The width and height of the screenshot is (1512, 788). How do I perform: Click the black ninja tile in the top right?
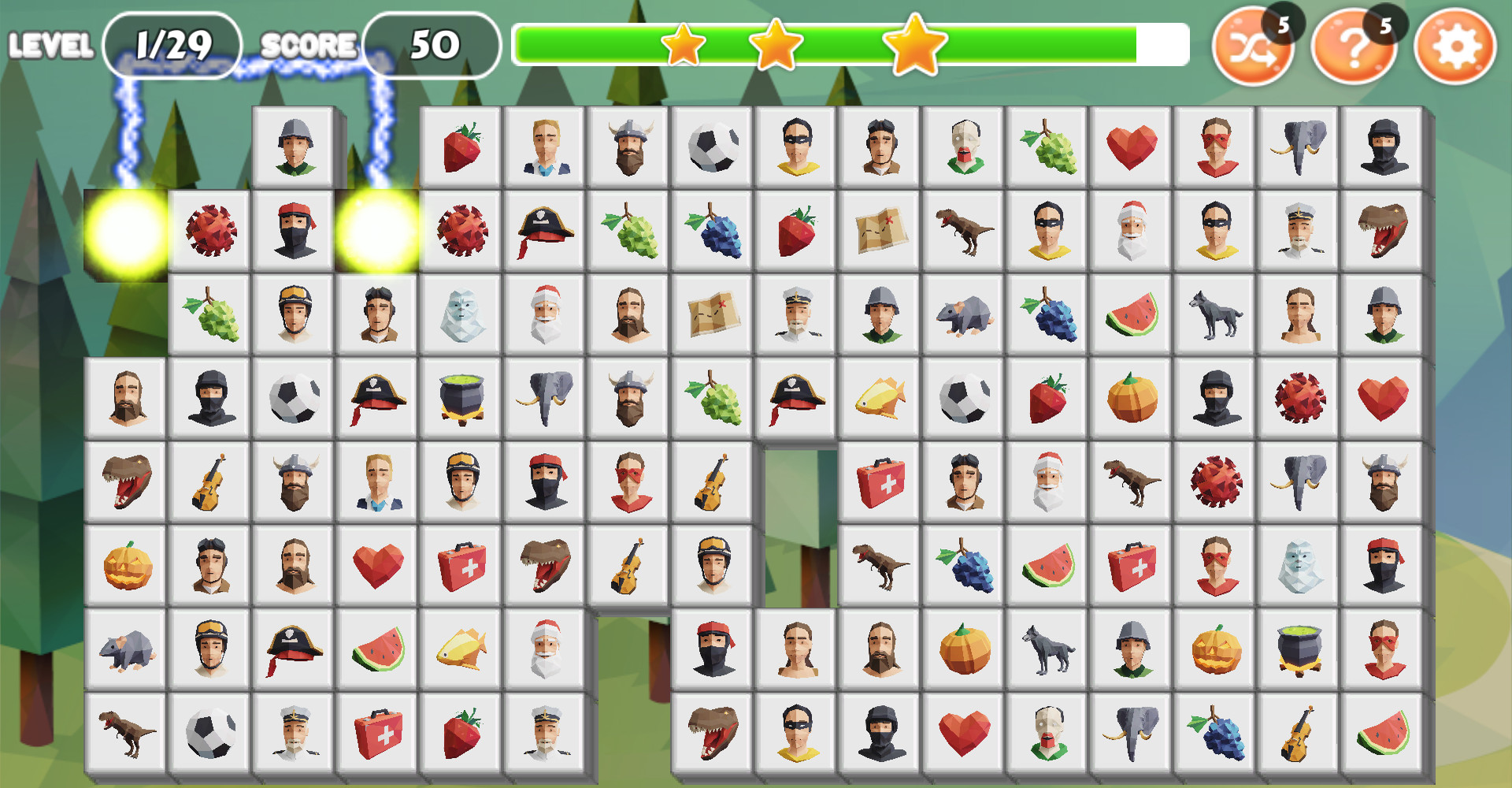(x=1384, y=147)
